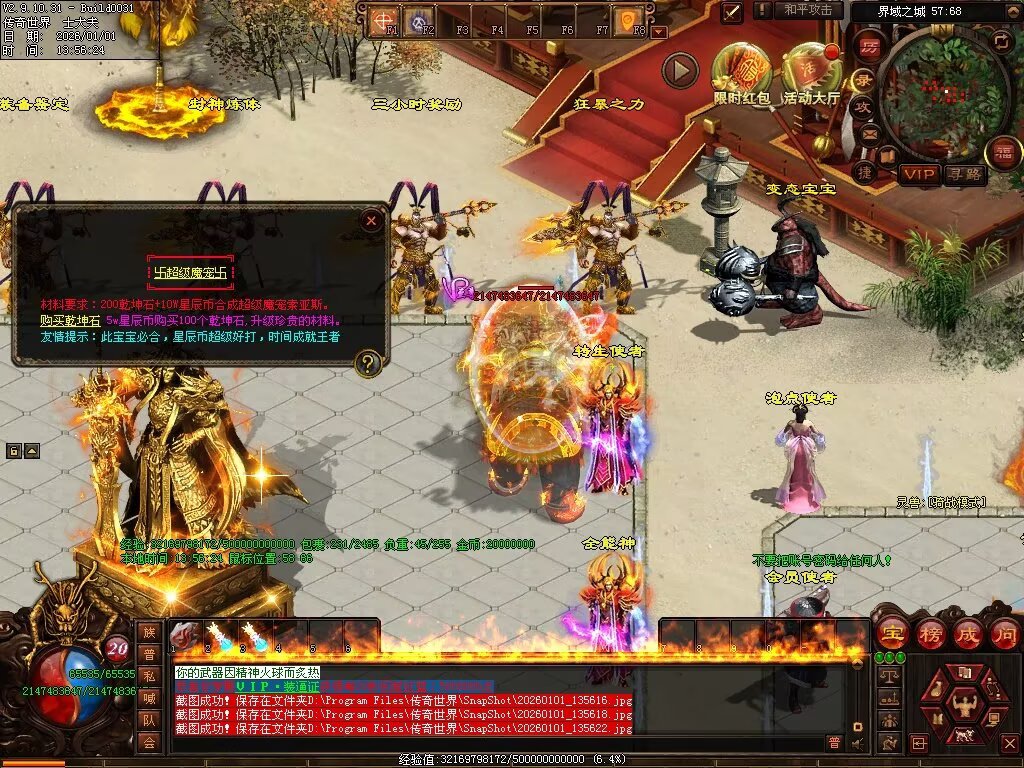The image size is (1024, 768).
Task: Close the 超级魔宠 dialog panel
Action: tap(372, 220)
